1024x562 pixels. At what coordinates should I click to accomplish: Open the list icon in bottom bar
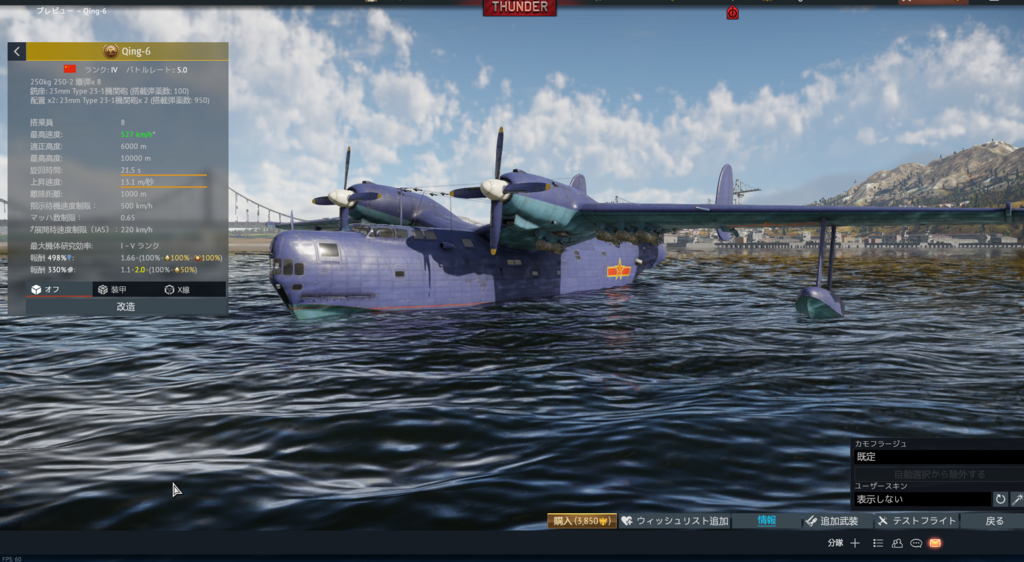(878, 543)
